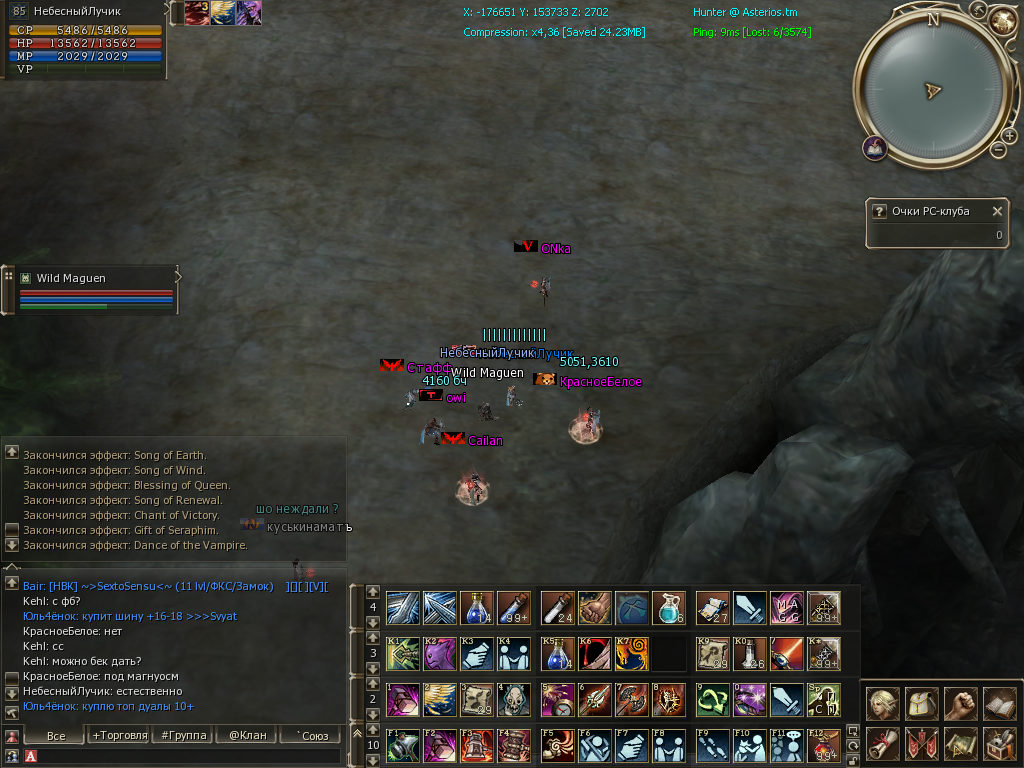Screen dimensions: 1024x768
Task: Use the F9 footprints action
Action: click(x=712, y=746)
